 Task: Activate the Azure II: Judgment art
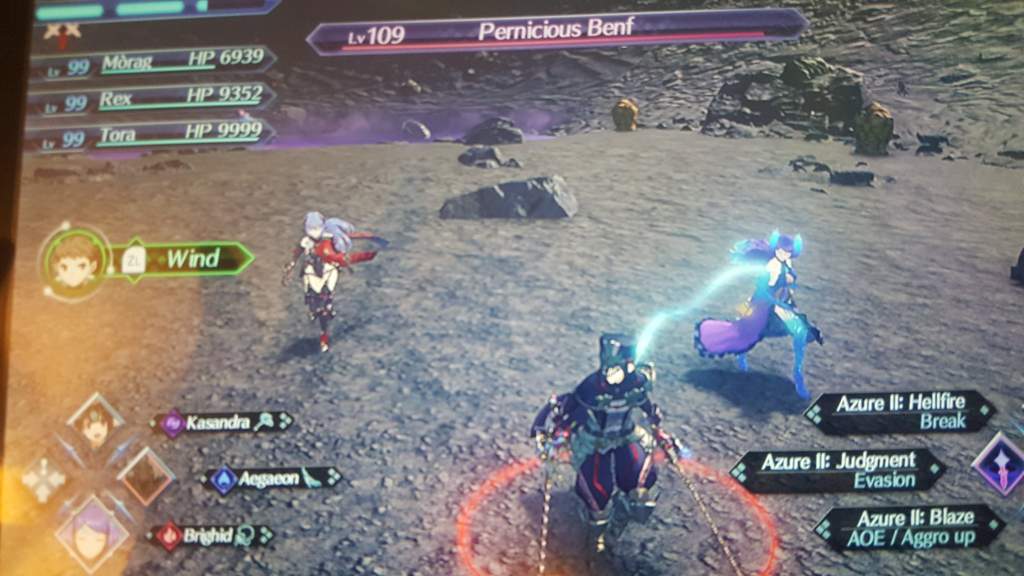point(838,470)
